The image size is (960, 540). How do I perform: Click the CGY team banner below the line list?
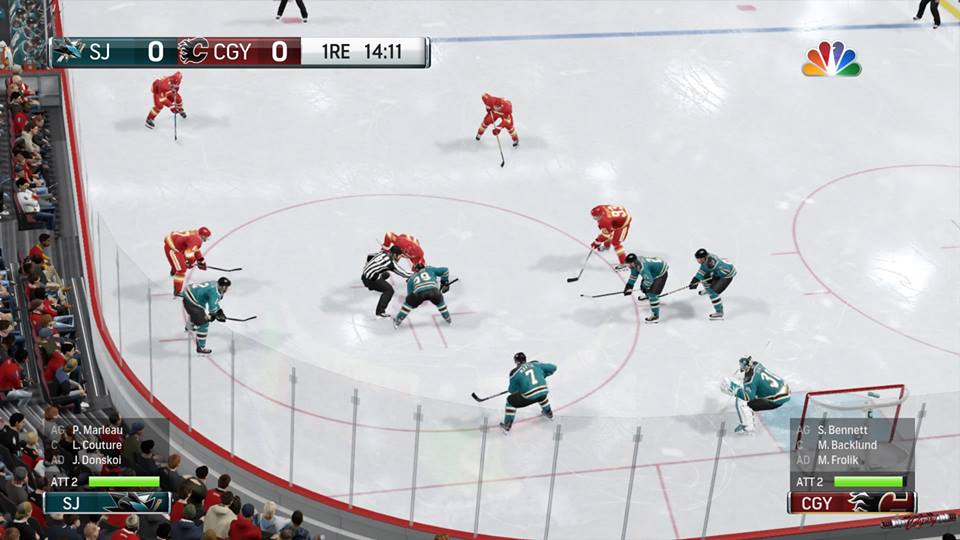pos(851,502)
